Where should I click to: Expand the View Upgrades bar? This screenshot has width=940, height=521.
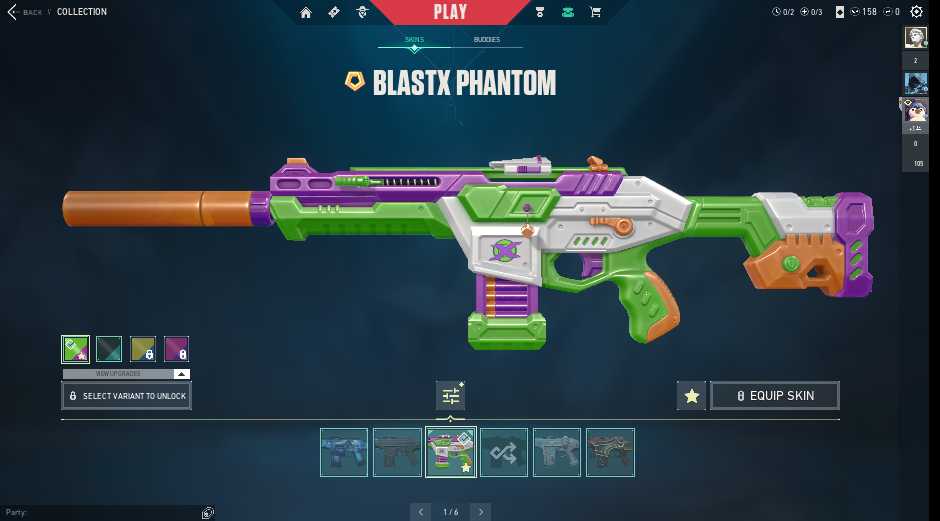(126, 374)
